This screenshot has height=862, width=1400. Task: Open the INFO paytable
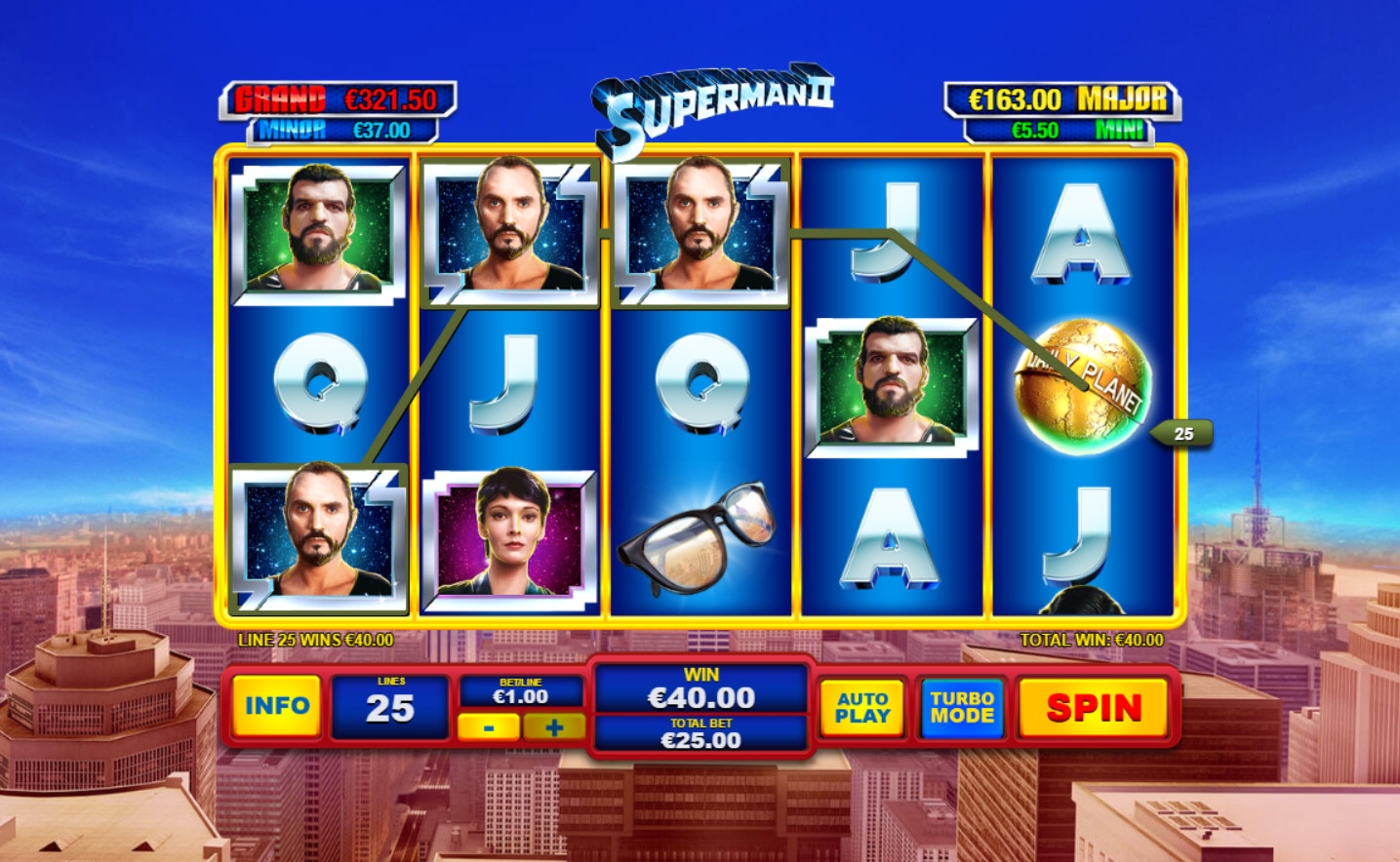pyautogui.click(x=276, y=706)
